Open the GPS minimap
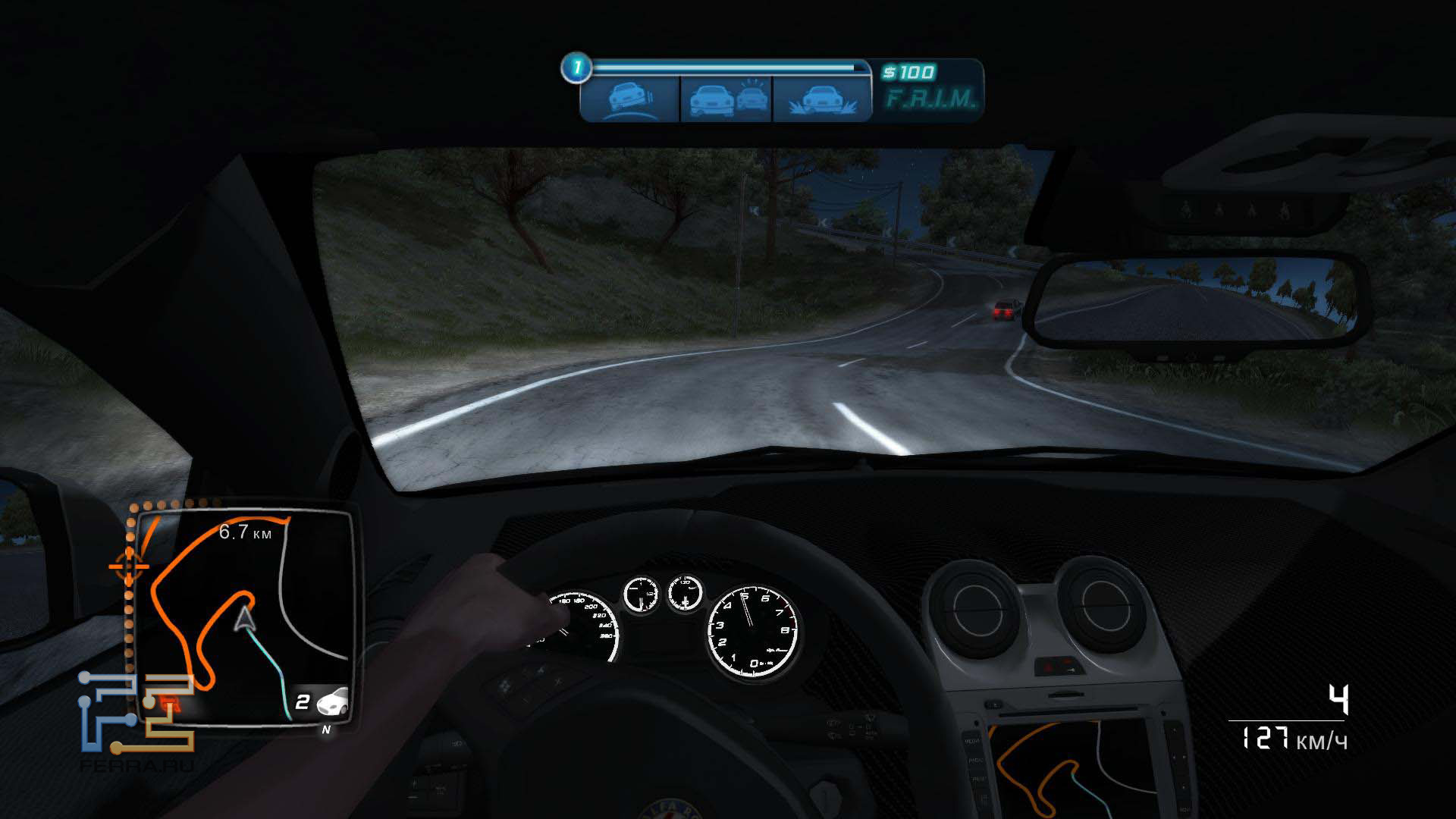This screenshot has height=819, width=1456. [244, 616]
